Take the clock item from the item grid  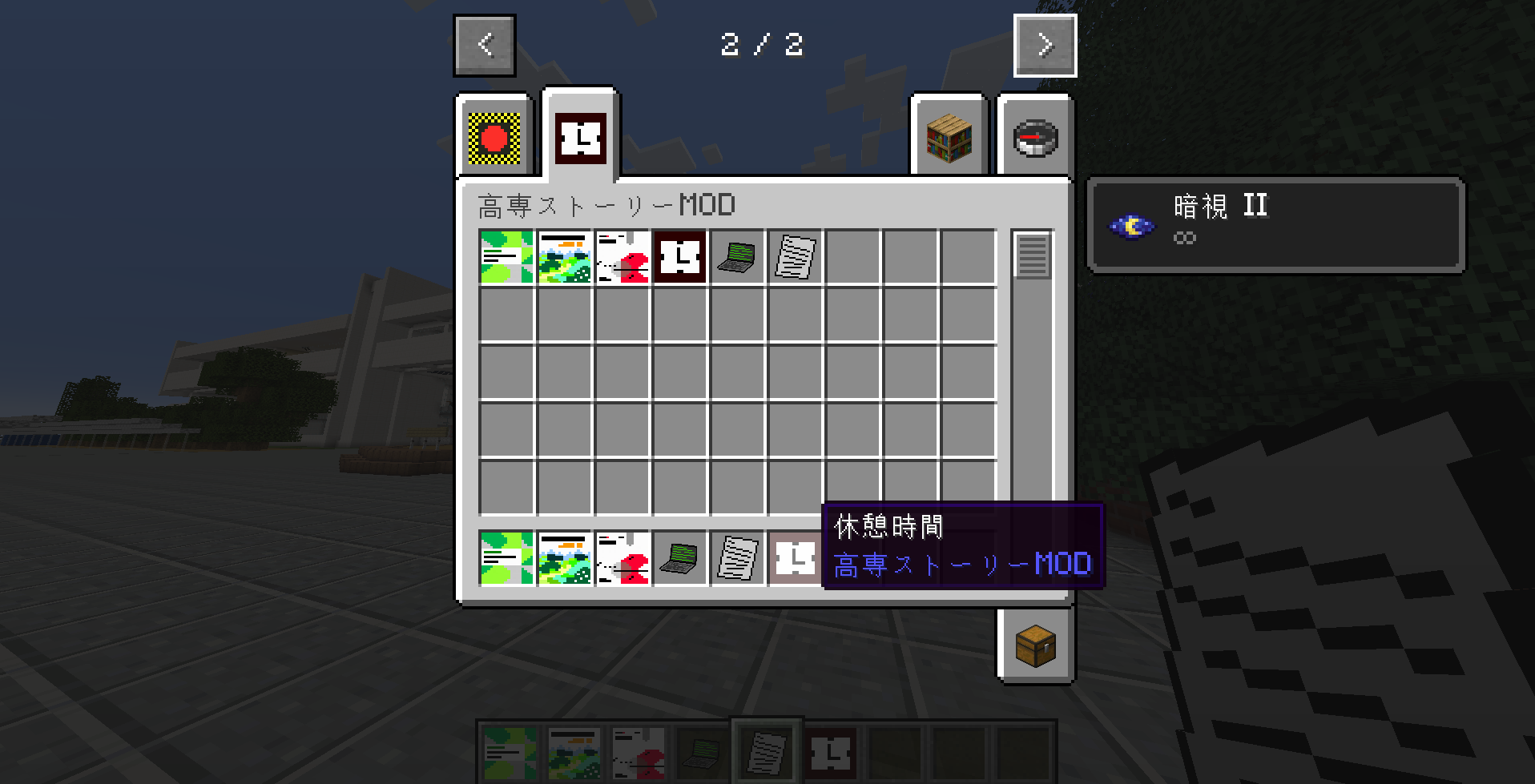680,257
